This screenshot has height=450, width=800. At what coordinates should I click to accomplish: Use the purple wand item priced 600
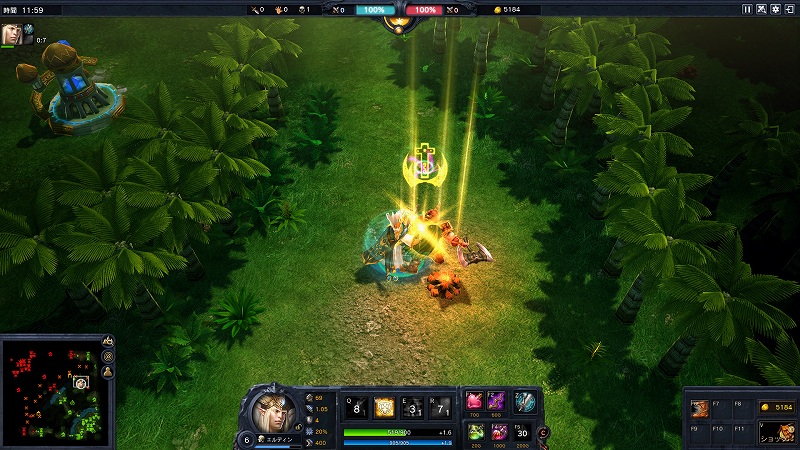(498, 402)
